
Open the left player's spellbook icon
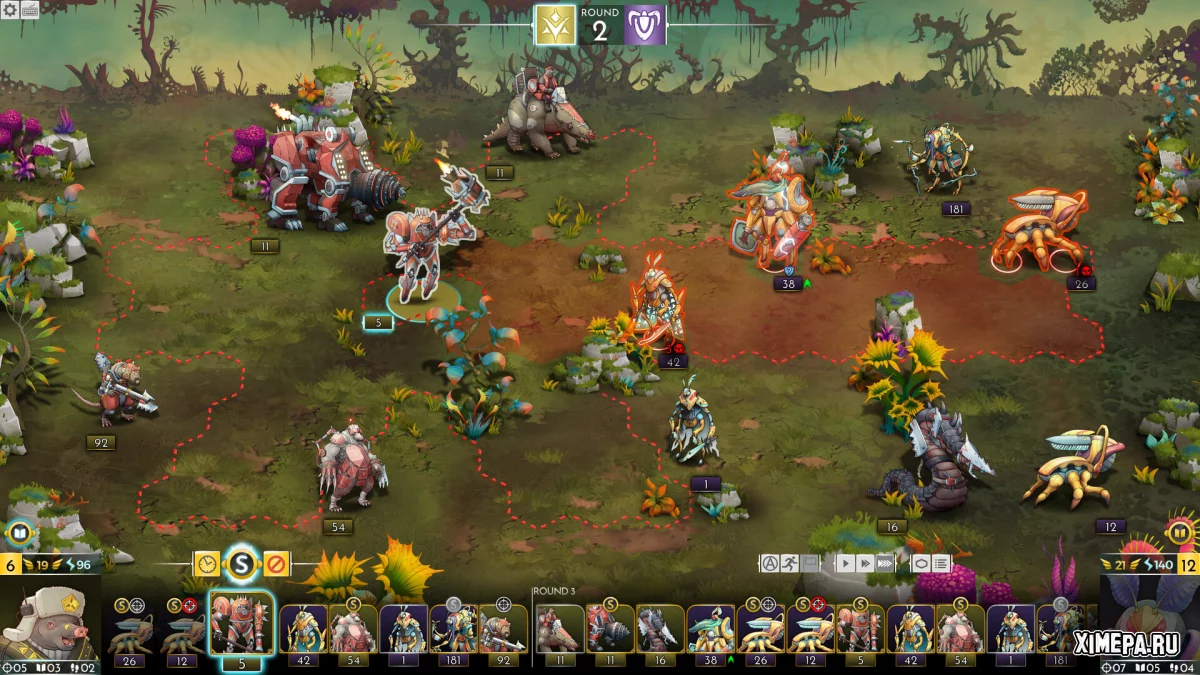pyautogui.click(x=19, y=533)
